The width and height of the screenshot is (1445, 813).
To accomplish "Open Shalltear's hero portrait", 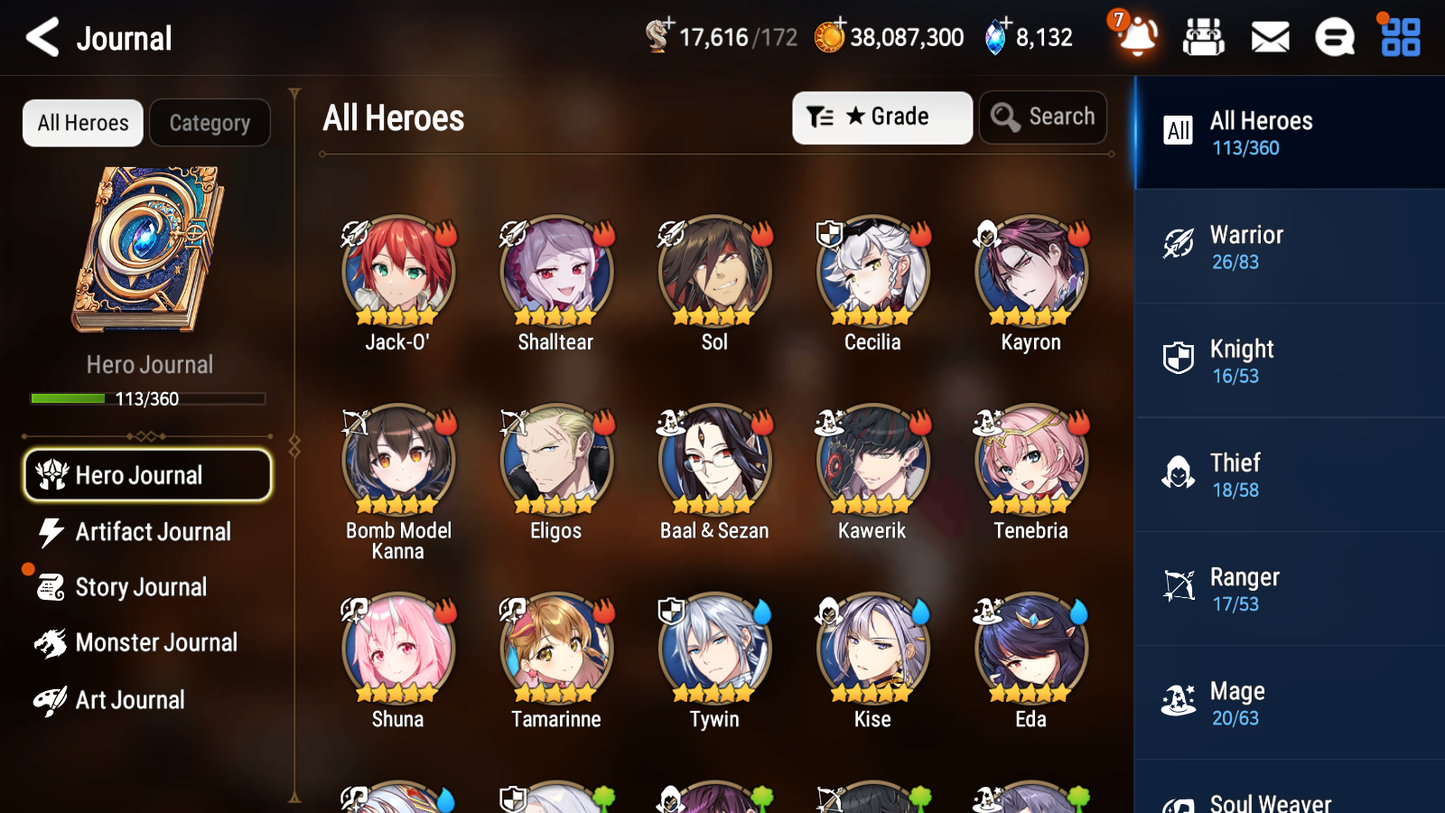I will (x=556, y=271).
